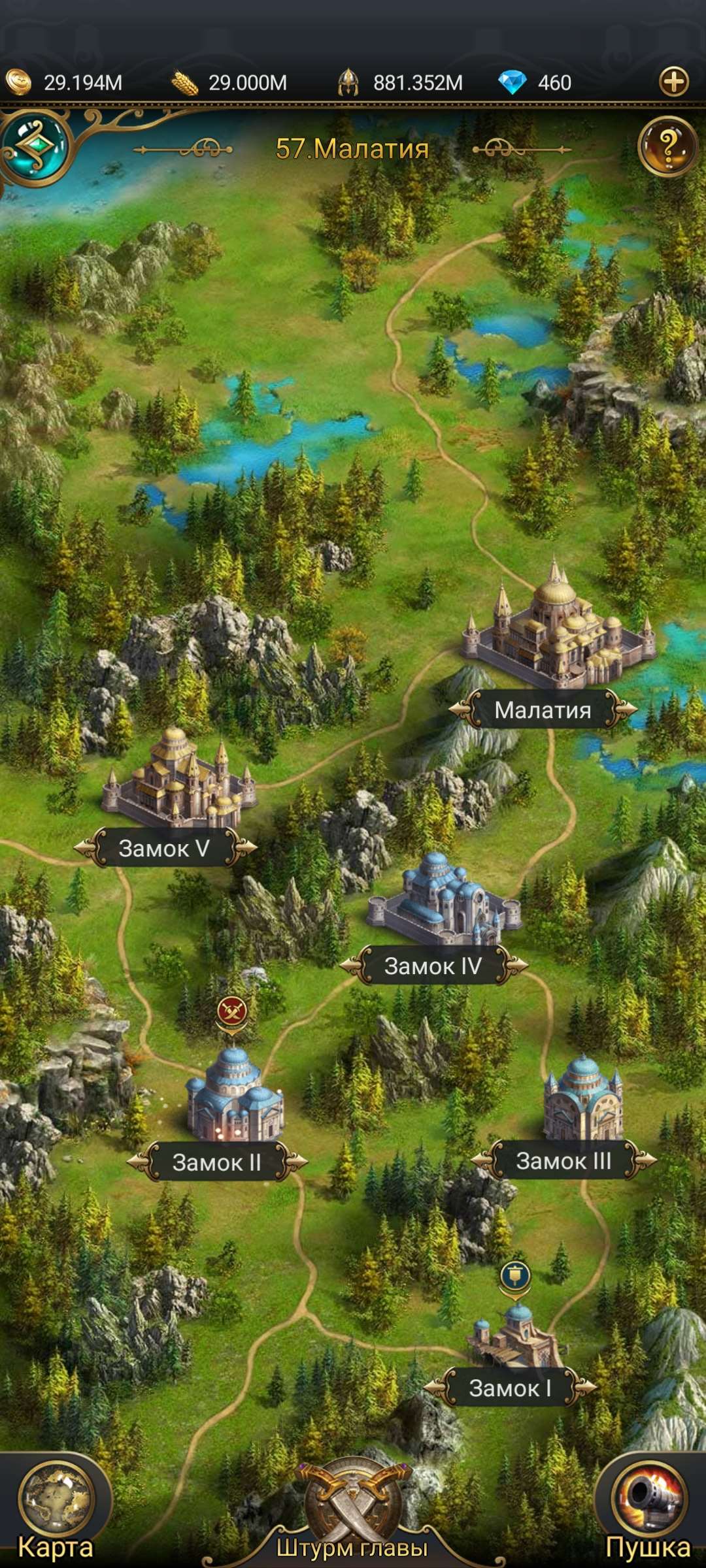
Task: Attack Замок II castle level
Action: coord(234,1098)
